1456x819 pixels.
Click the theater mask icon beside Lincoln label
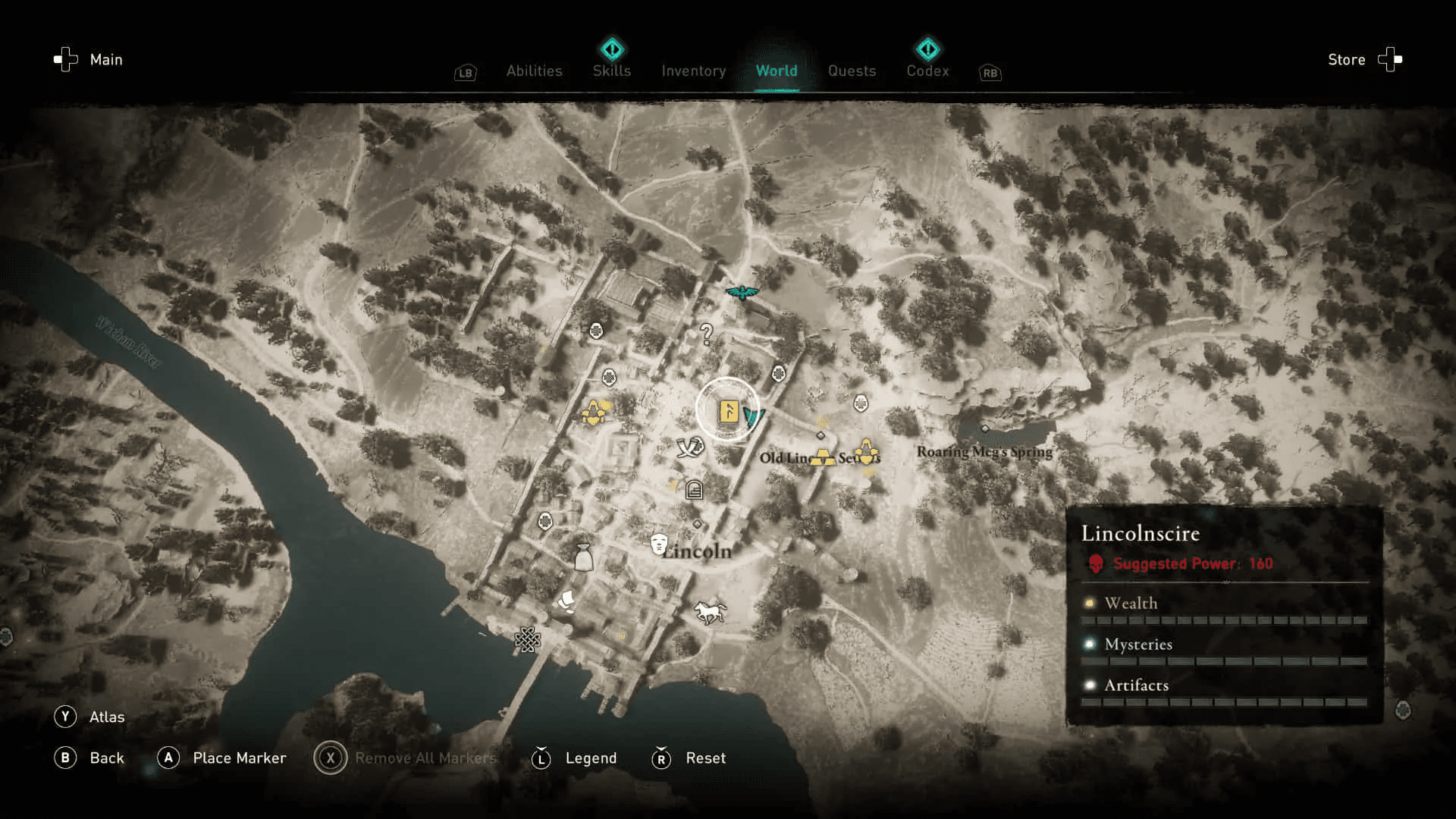[x=660, y=544]
